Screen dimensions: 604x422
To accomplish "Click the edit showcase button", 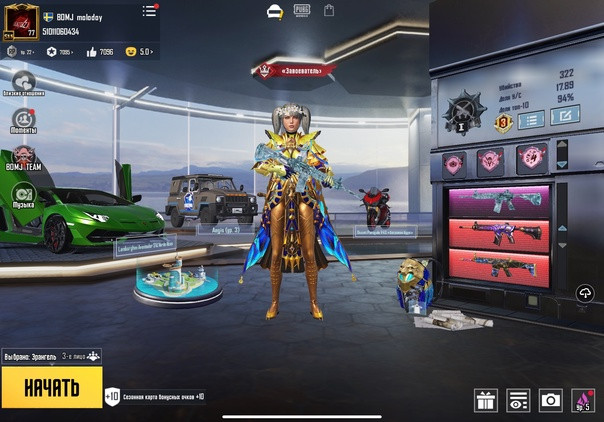I will (564, 117).
